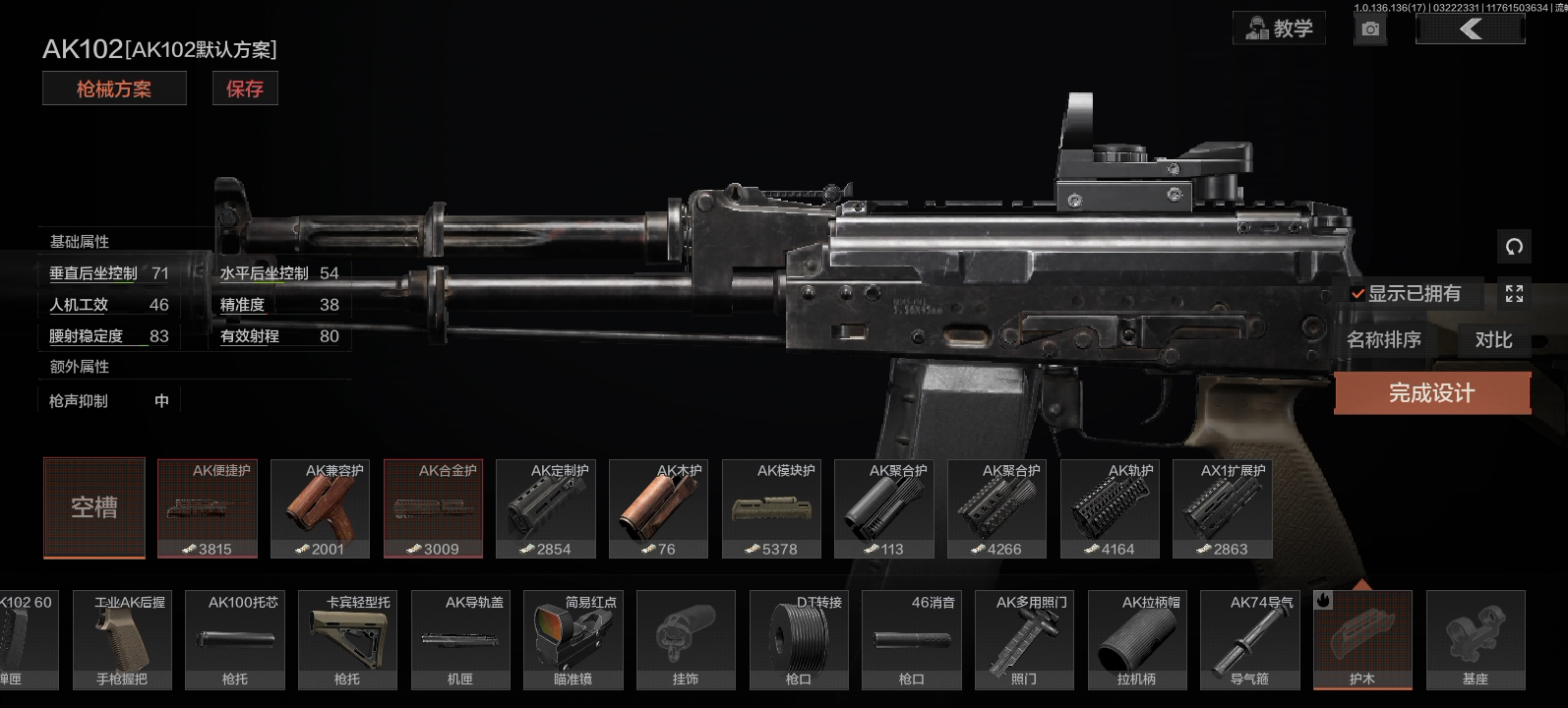This screenshot has height=708, width=1568.
Task: Choose the AK木护 wooden handguard
Action: (658, 508)
